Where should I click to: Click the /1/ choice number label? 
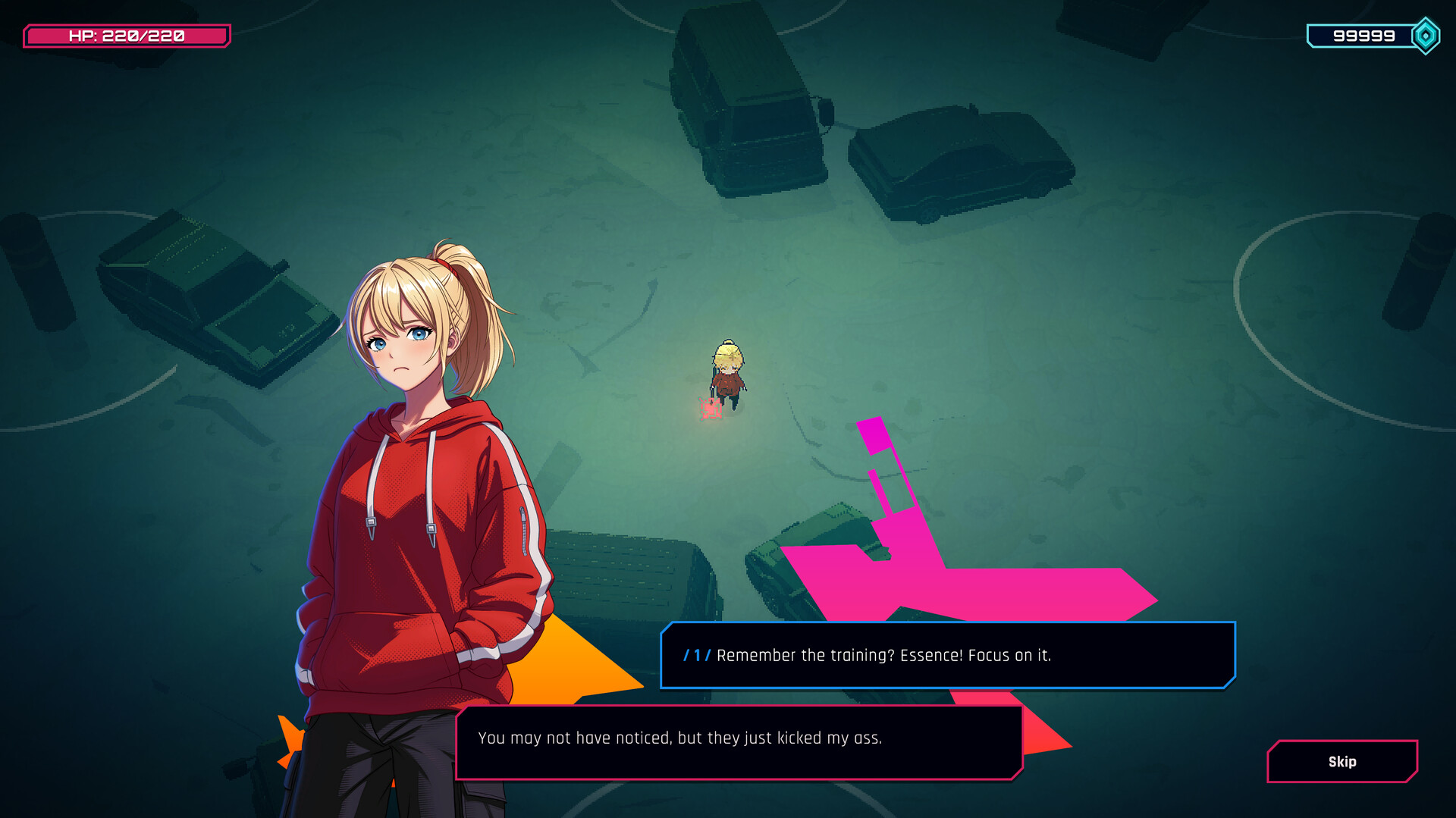[x=696, y=657]
